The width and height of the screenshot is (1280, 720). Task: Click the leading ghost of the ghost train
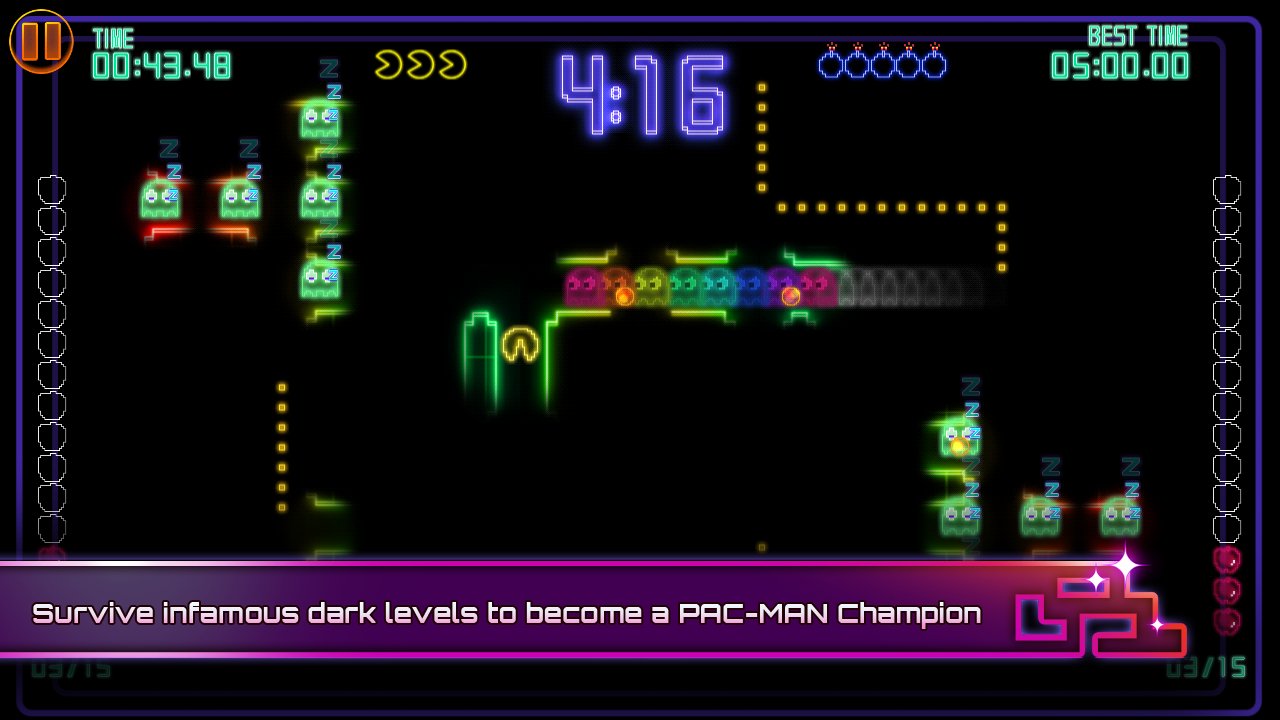click(580, 285)
